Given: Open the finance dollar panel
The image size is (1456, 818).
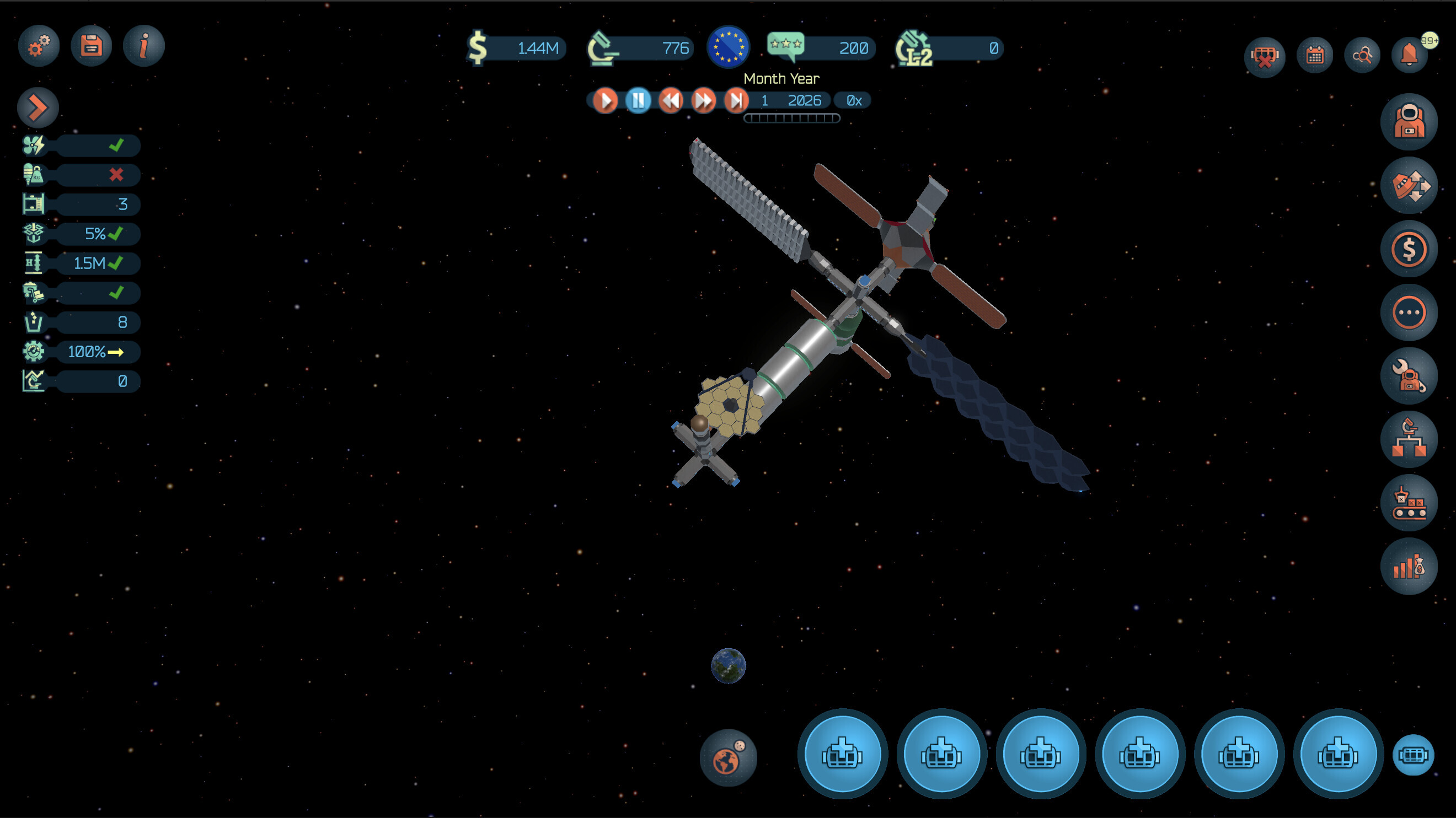Looking at the screenshot, I should click(1410, 249).
